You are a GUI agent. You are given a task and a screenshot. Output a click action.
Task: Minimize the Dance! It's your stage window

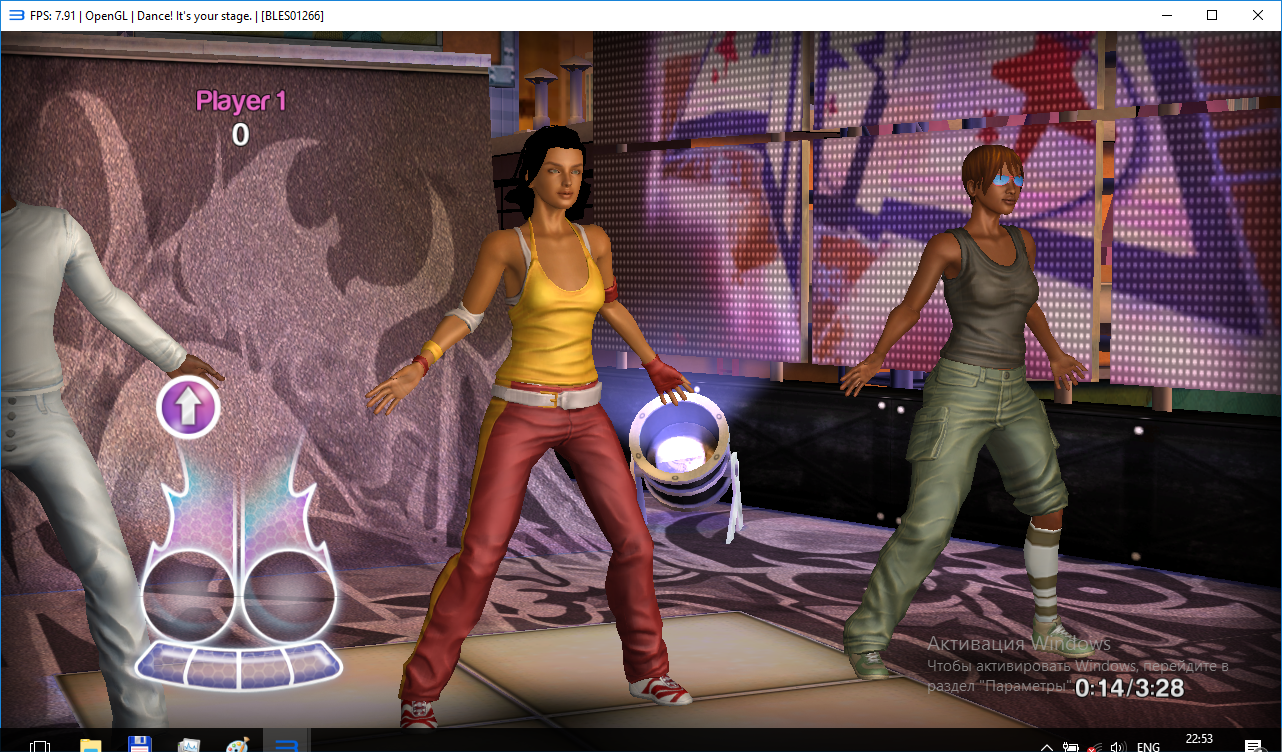(x=1166, y=15)
